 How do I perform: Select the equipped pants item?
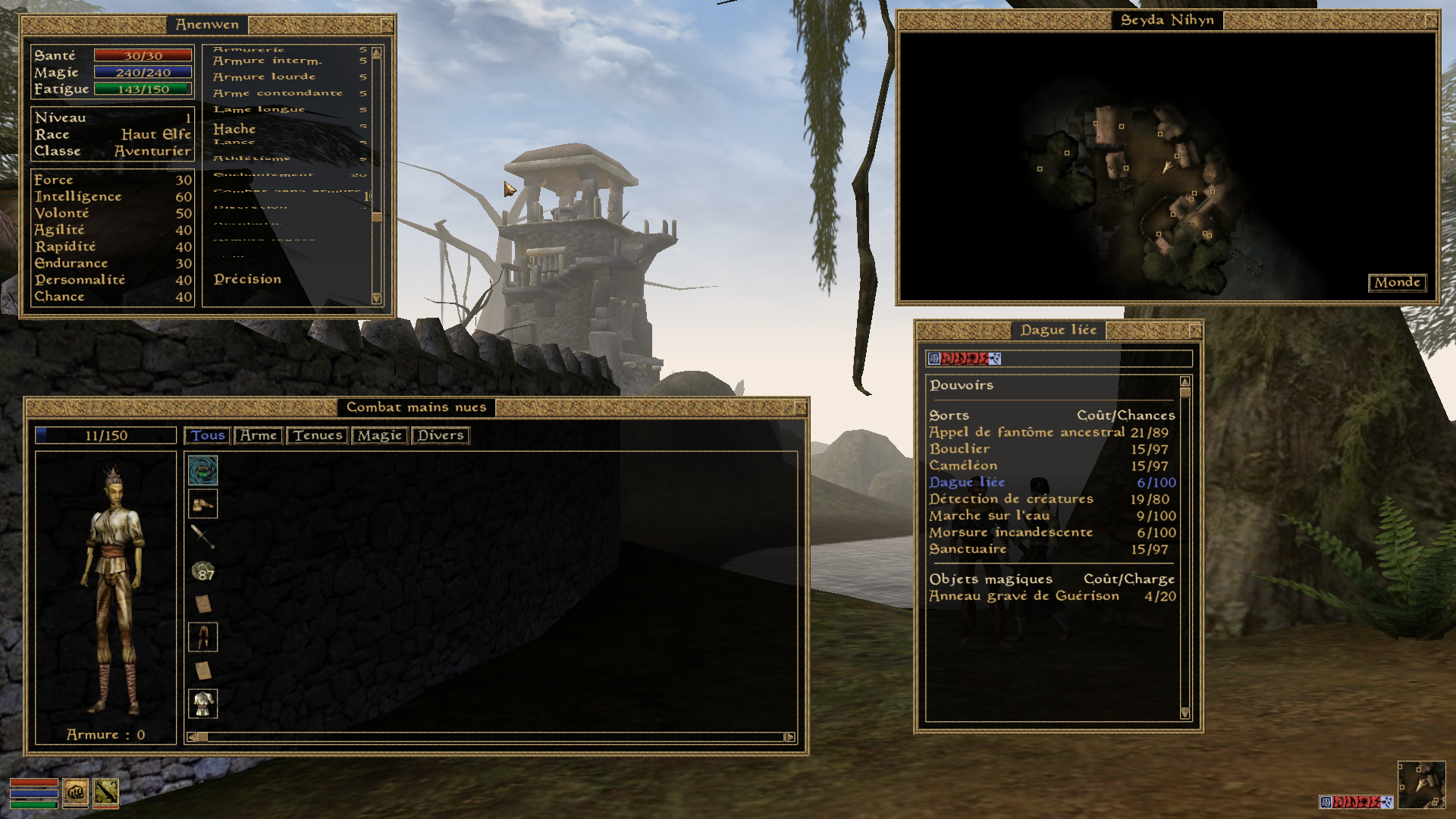coord(202,637)
